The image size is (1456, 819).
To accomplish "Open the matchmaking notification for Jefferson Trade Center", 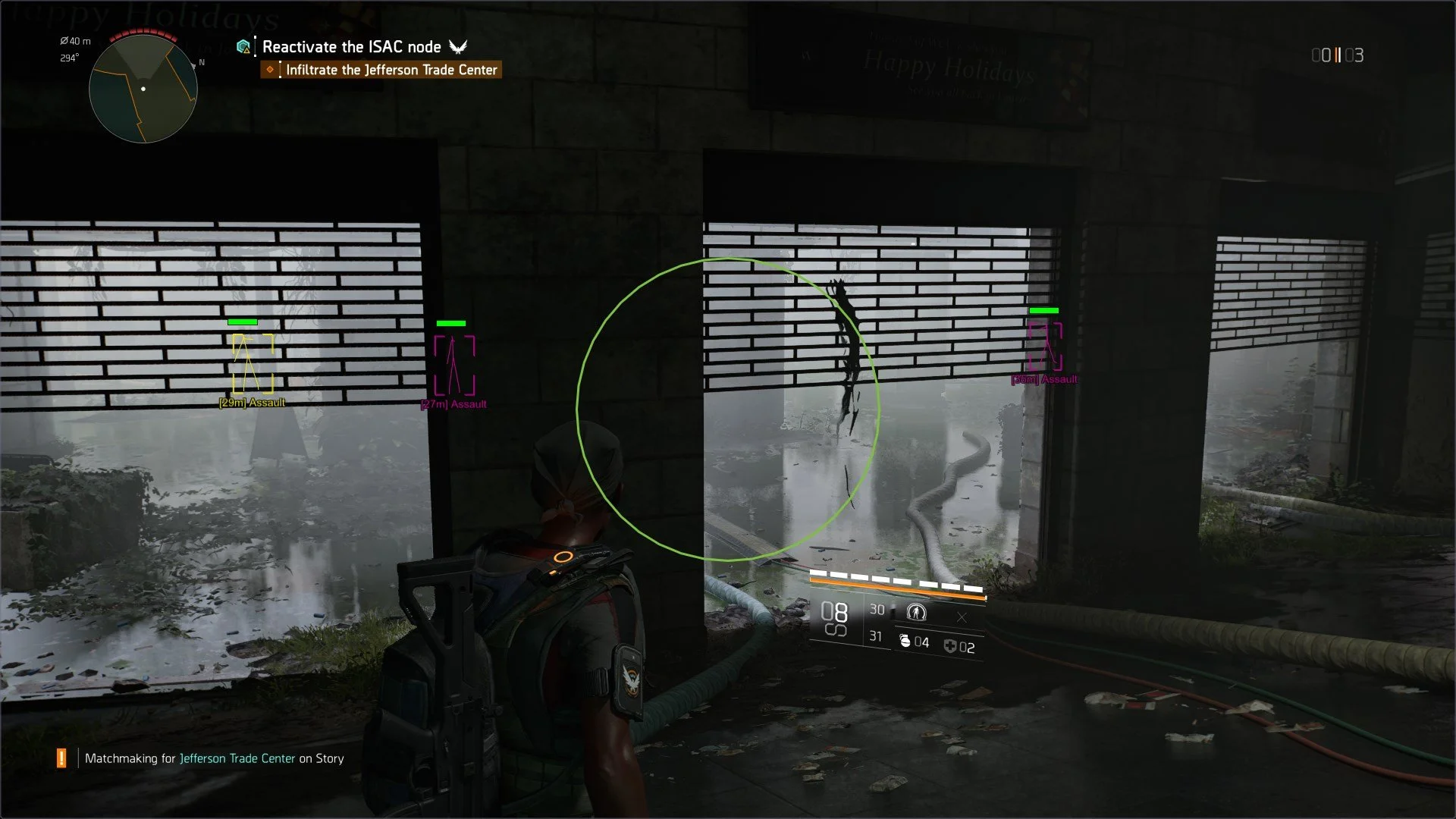I will tap(214, 758).
